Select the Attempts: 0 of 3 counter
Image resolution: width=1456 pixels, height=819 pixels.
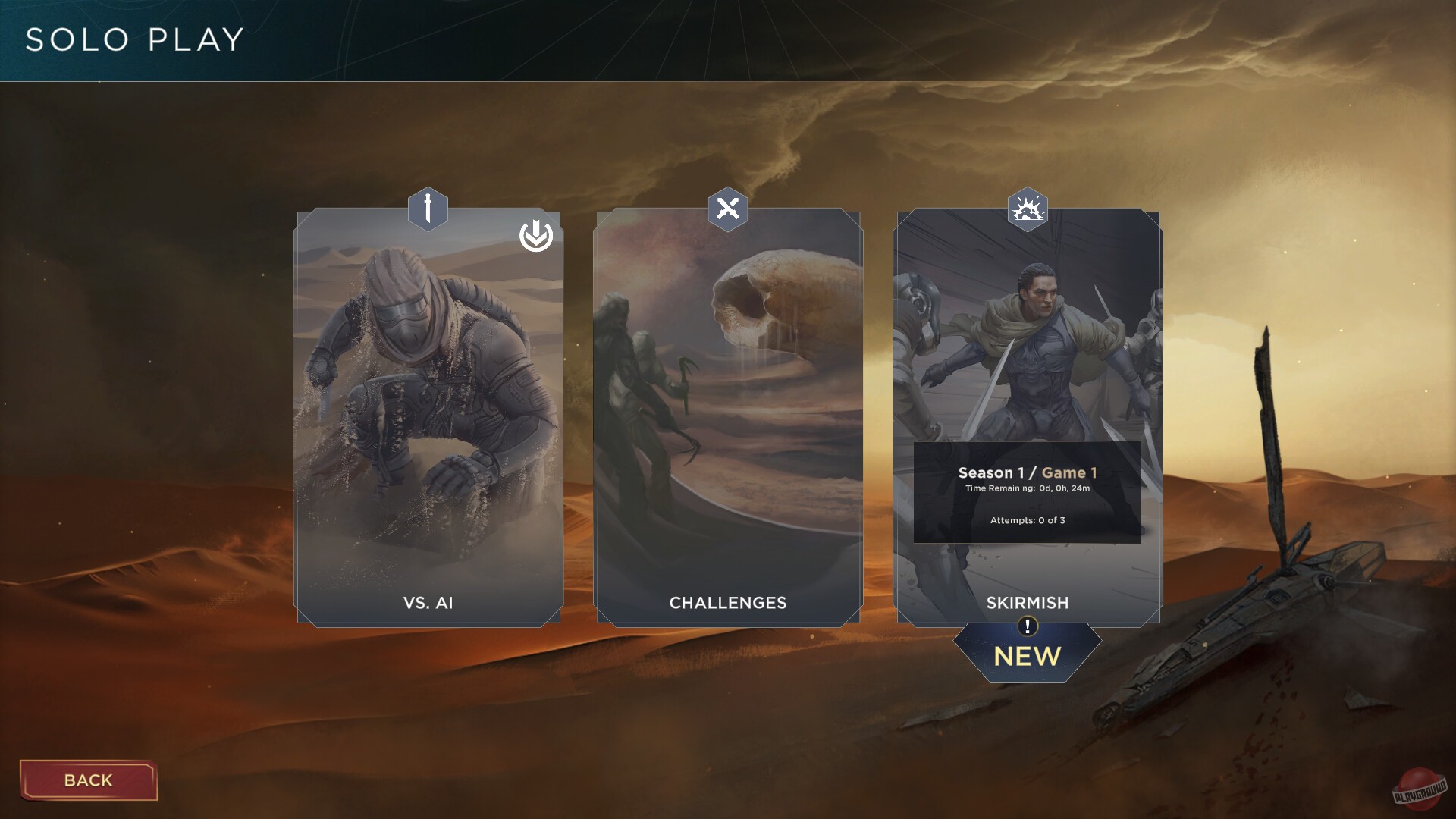(1027, 522)
